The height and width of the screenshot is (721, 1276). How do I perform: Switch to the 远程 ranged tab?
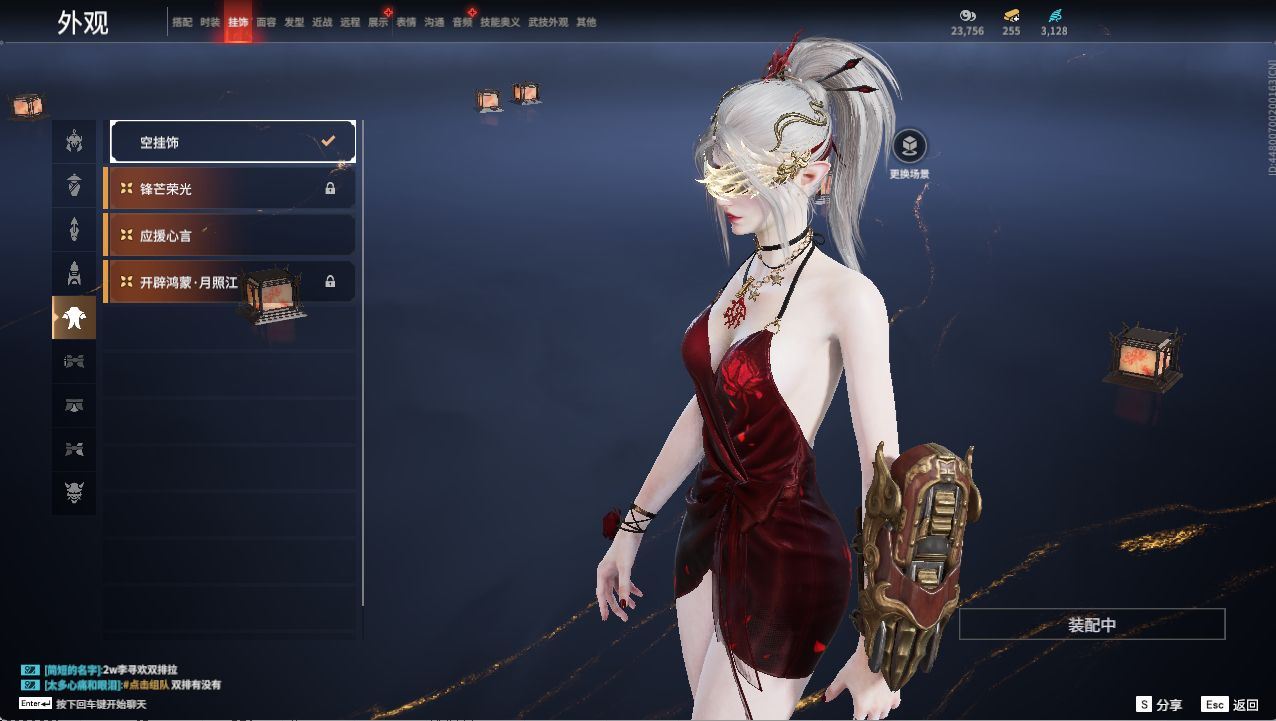pos(350,22)
